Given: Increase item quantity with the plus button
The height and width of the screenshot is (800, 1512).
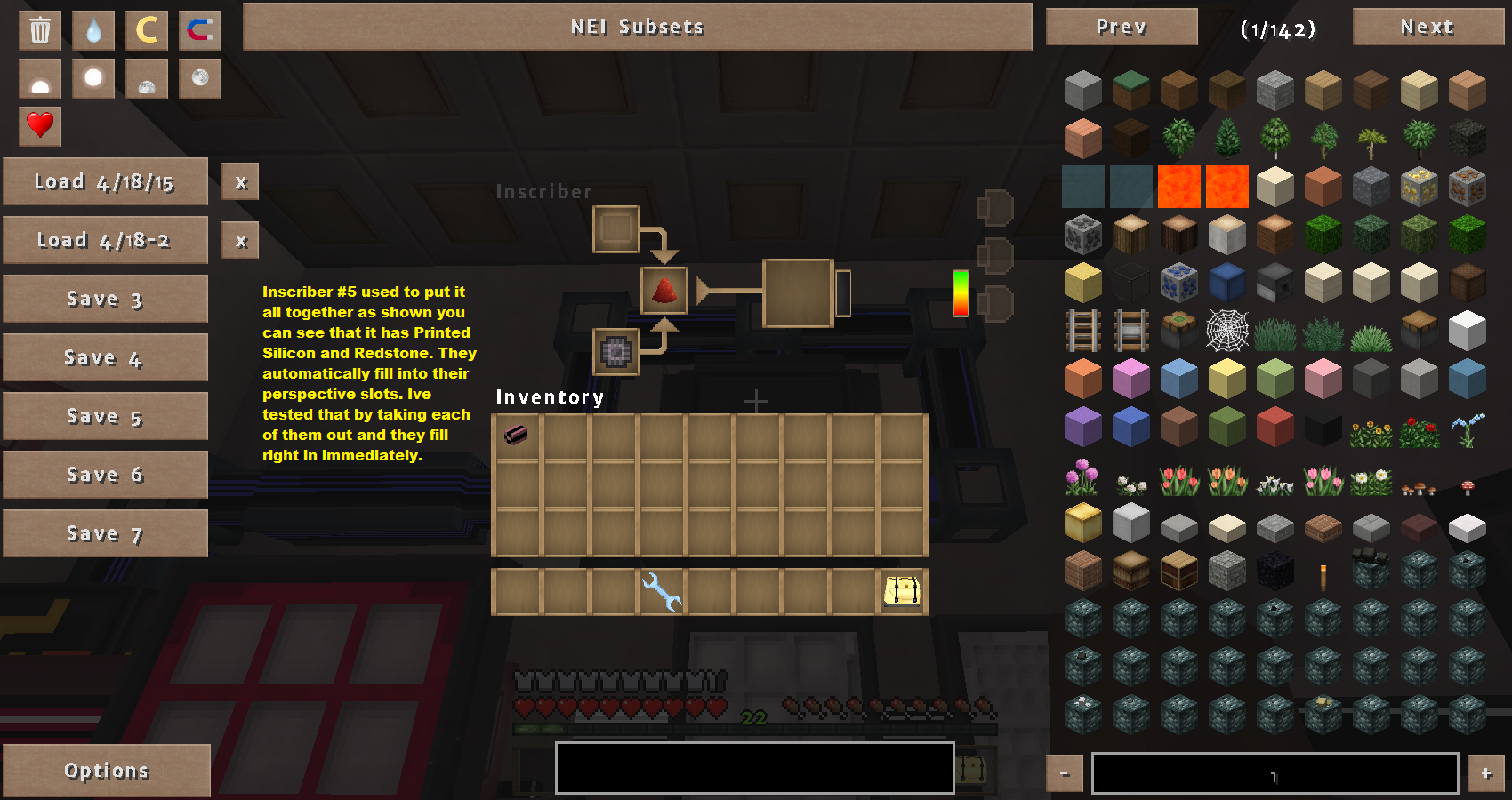Looking at the screenshot, I should (x=1485, y=774).
